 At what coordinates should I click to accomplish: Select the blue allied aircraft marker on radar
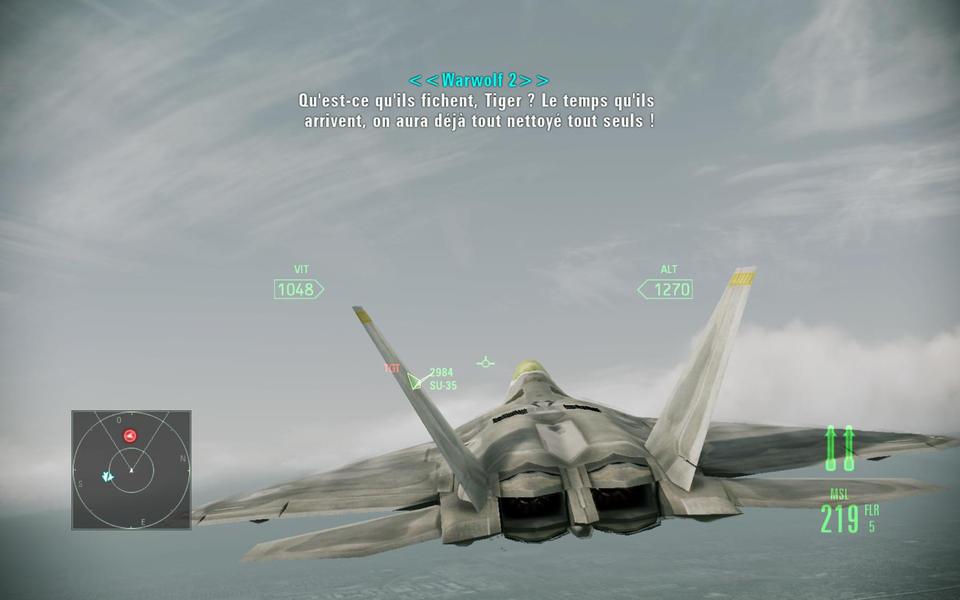[x=107, y=477]
